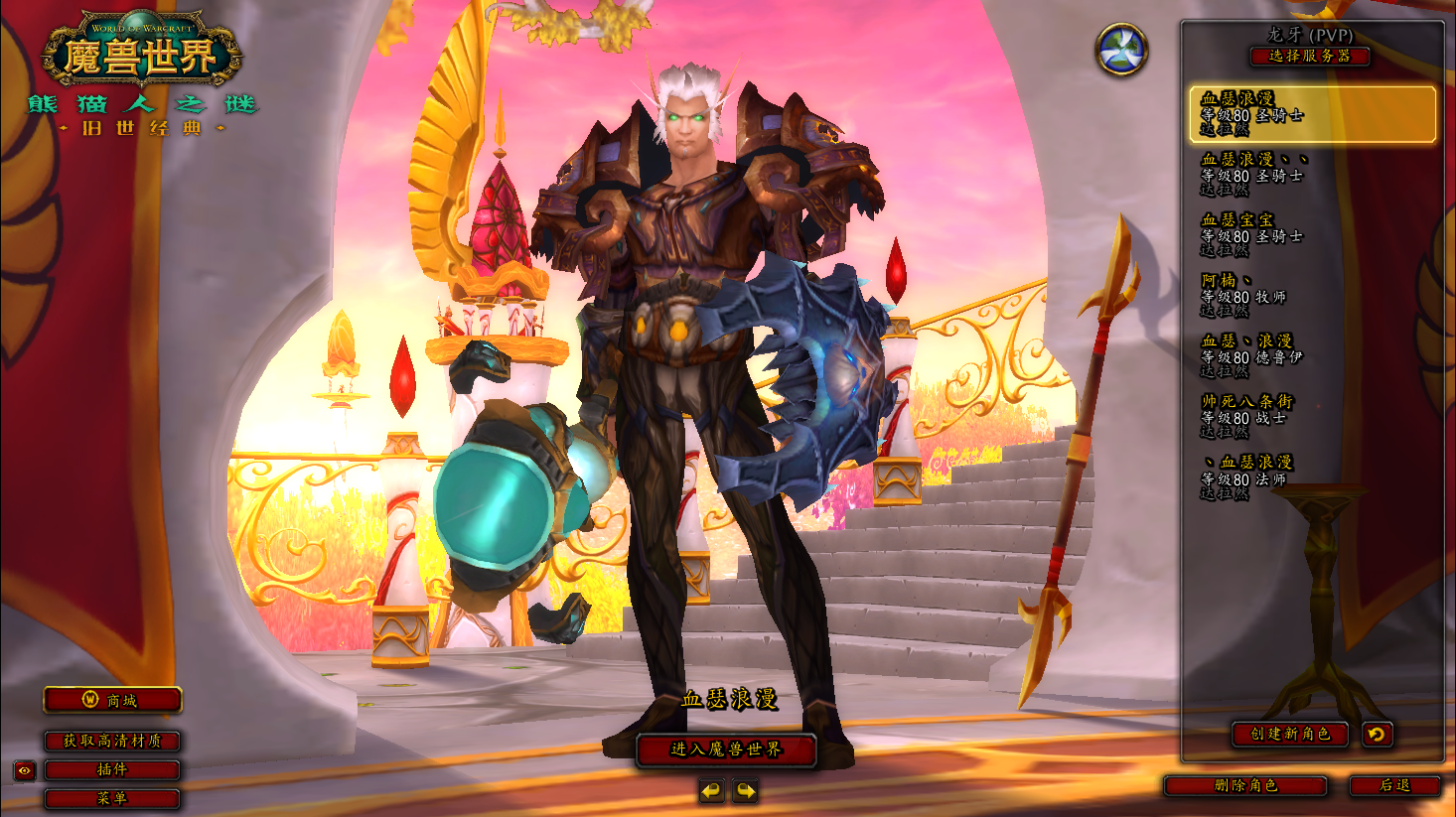Click the undo arrow beside create character
The image size is (1456, 817).
pyautogui.click(x=1377, y=734)
